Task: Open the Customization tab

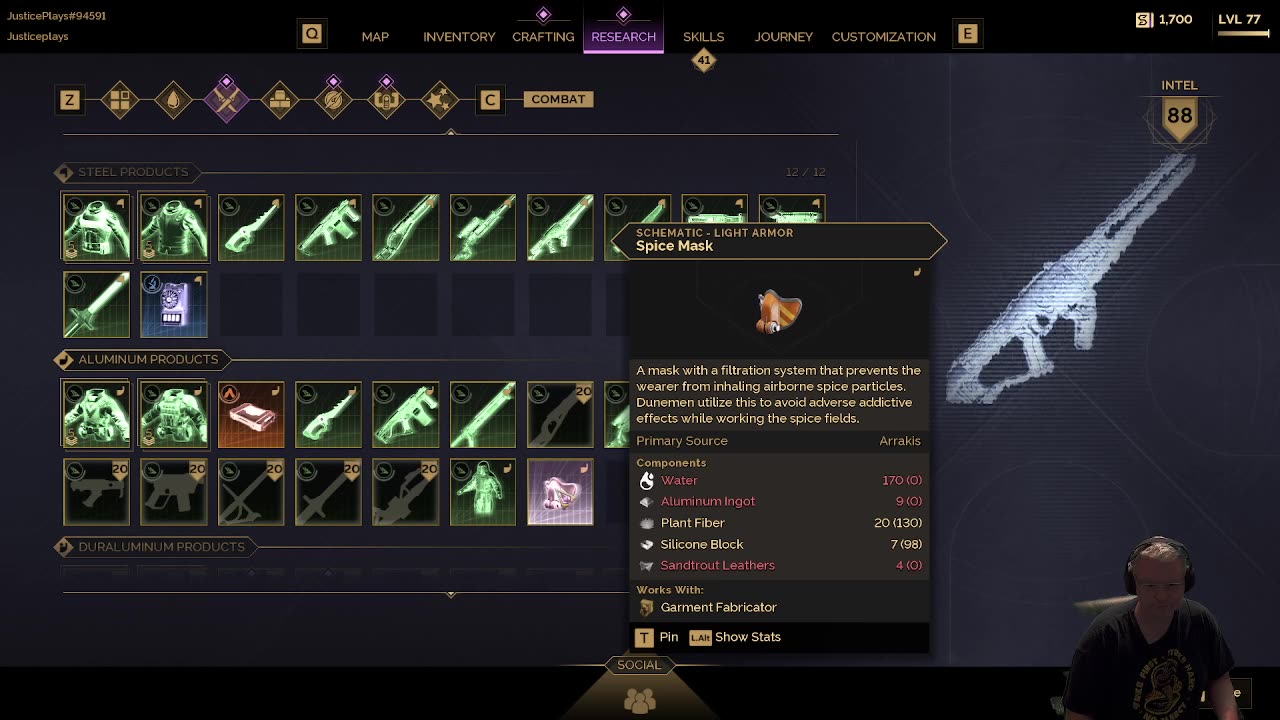Action: (883, 37)
